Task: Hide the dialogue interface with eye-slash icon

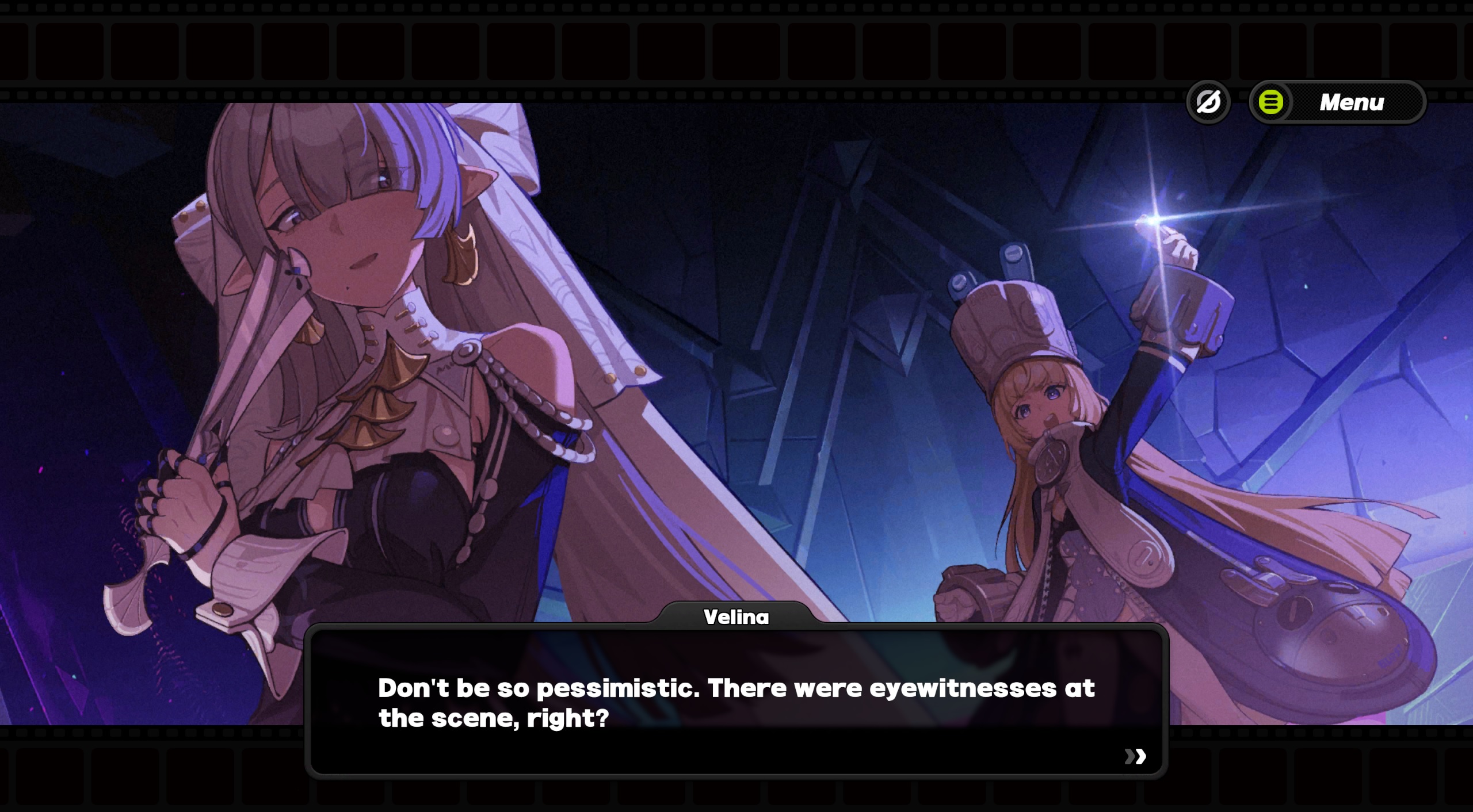Action: (x=1208, y=102)
